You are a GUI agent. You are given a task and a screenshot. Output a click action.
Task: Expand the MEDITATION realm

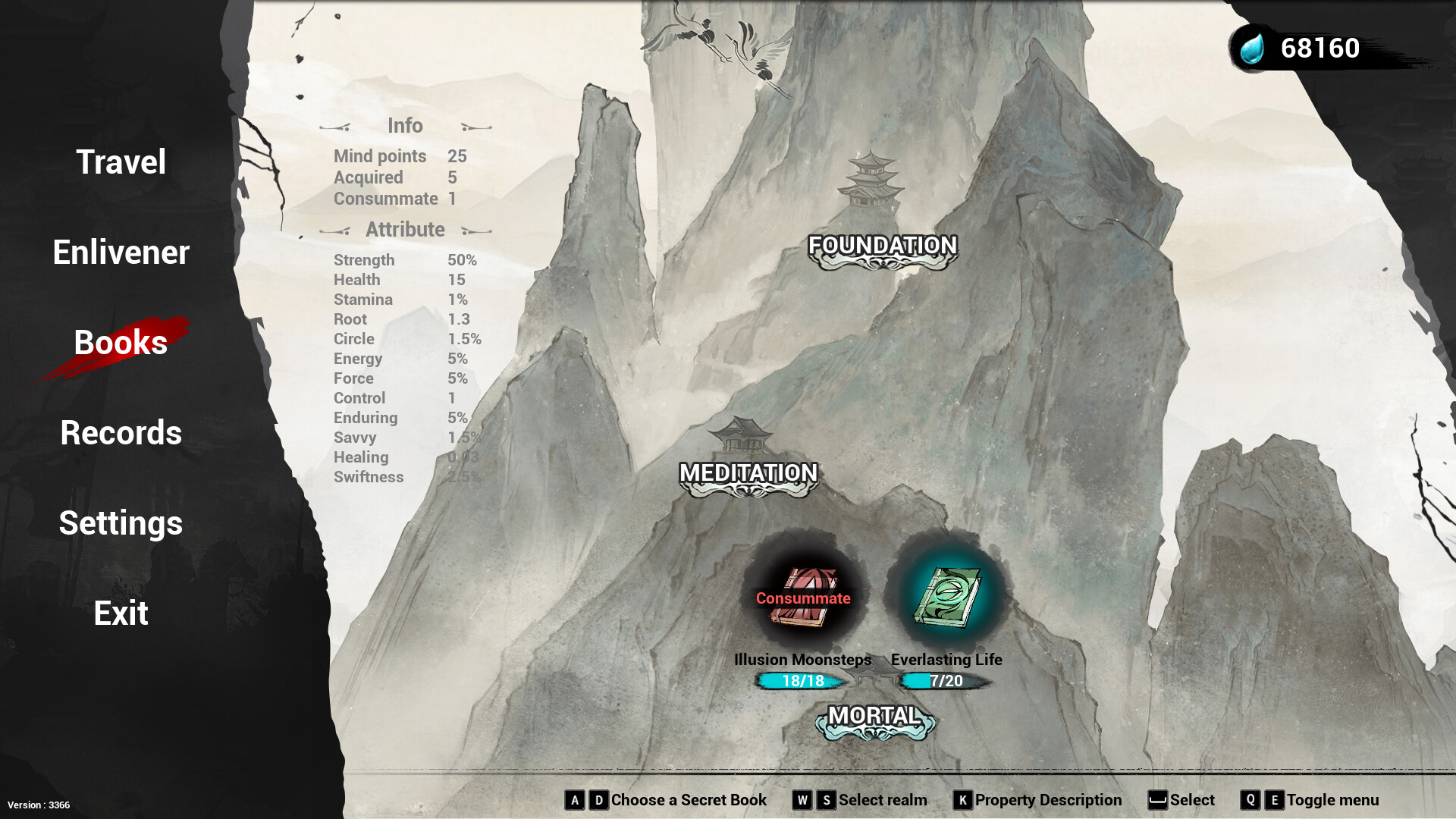tap(748, 473)
